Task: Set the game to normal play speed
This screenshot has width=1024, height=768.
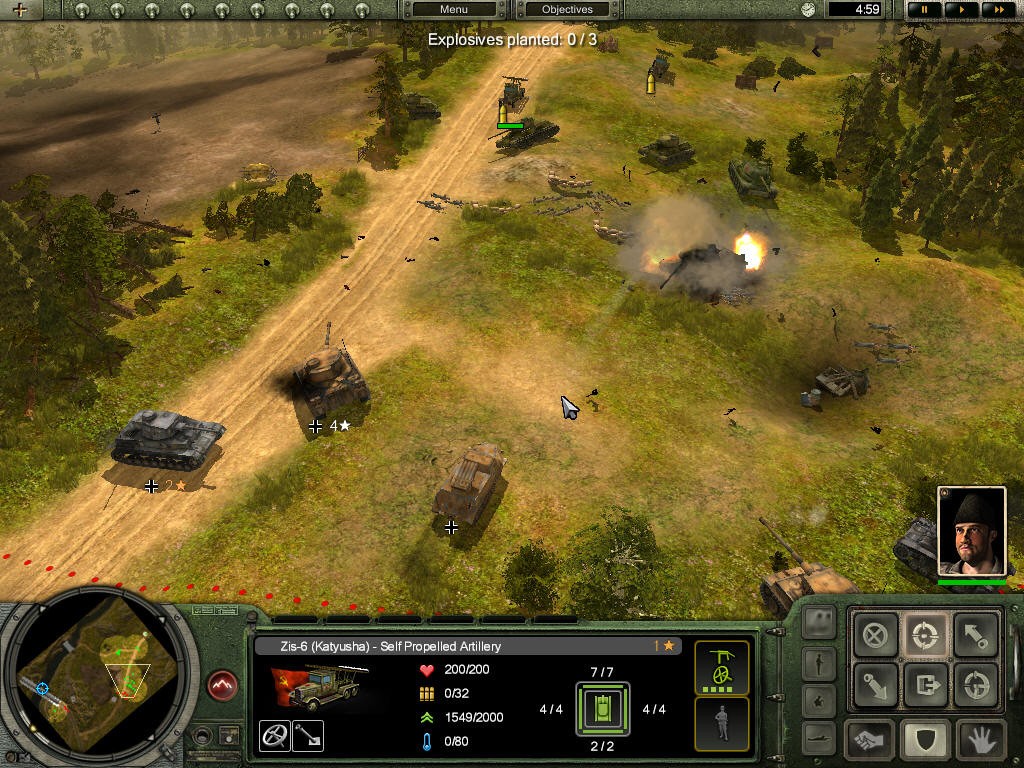Action: pyautogui.click(x=961, y=9)
